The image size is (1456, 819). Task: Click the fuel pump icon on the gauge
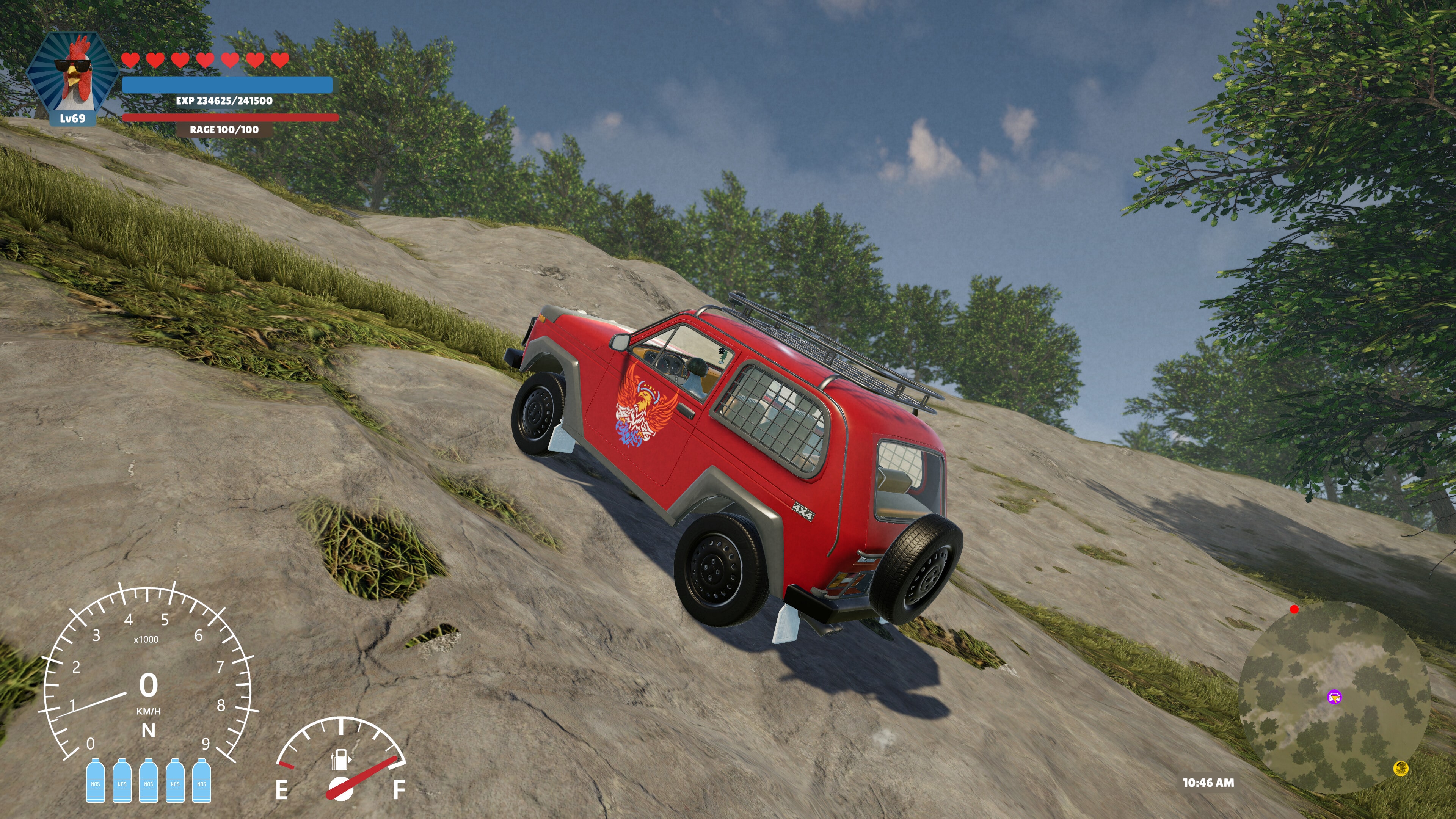coord(340,761)
